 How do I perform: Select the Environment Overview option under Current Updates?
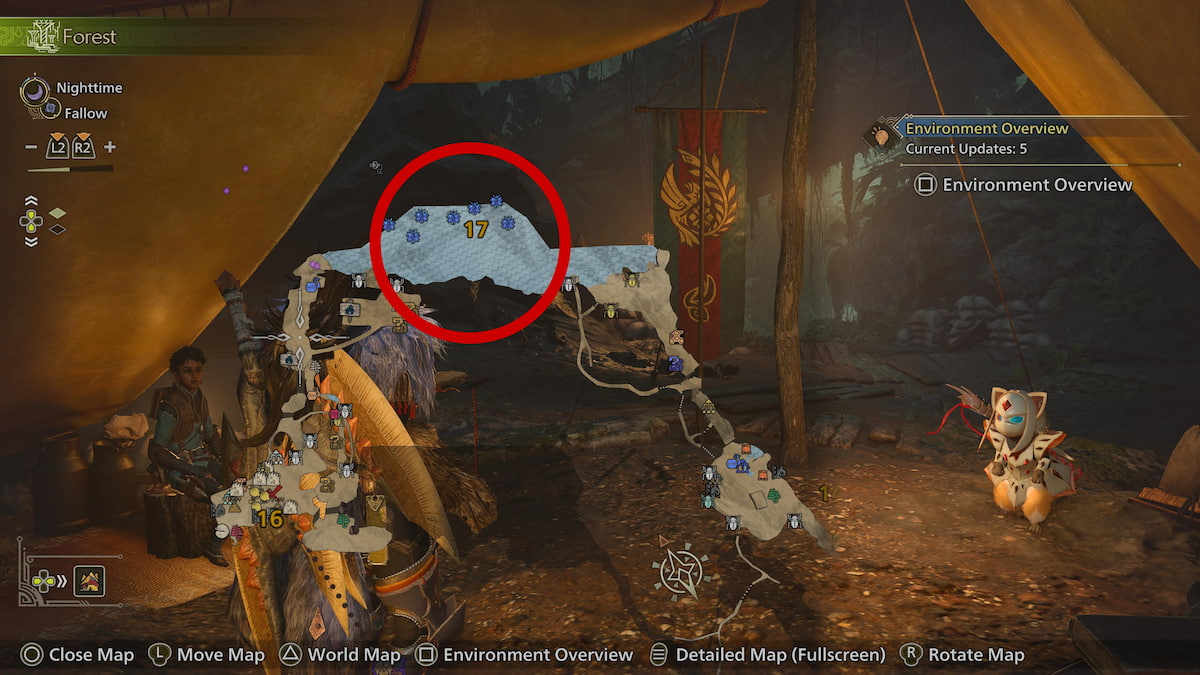[1025, 185]
